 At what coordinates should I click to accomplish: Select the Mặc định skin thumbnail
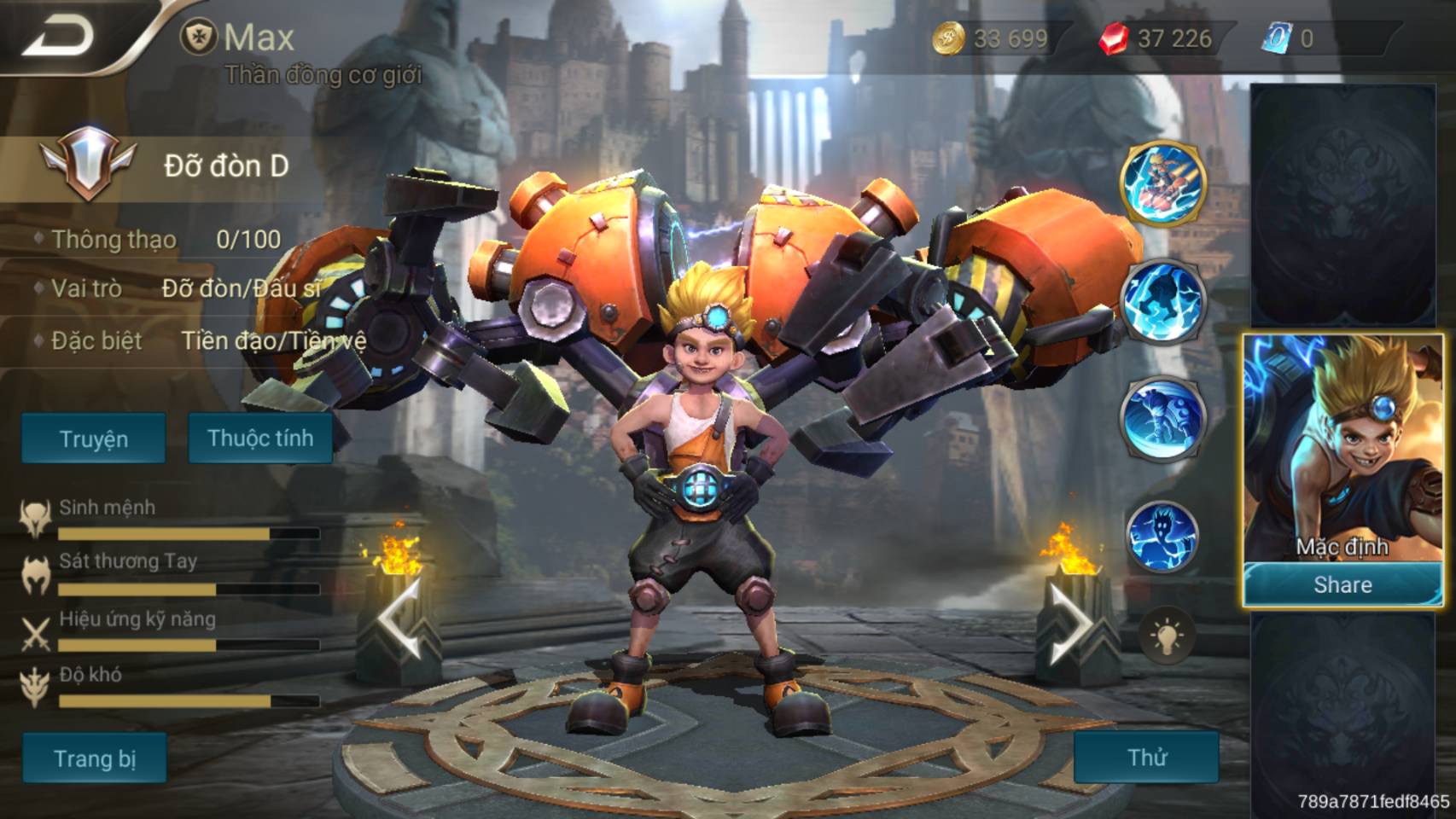click(1341, 448)
